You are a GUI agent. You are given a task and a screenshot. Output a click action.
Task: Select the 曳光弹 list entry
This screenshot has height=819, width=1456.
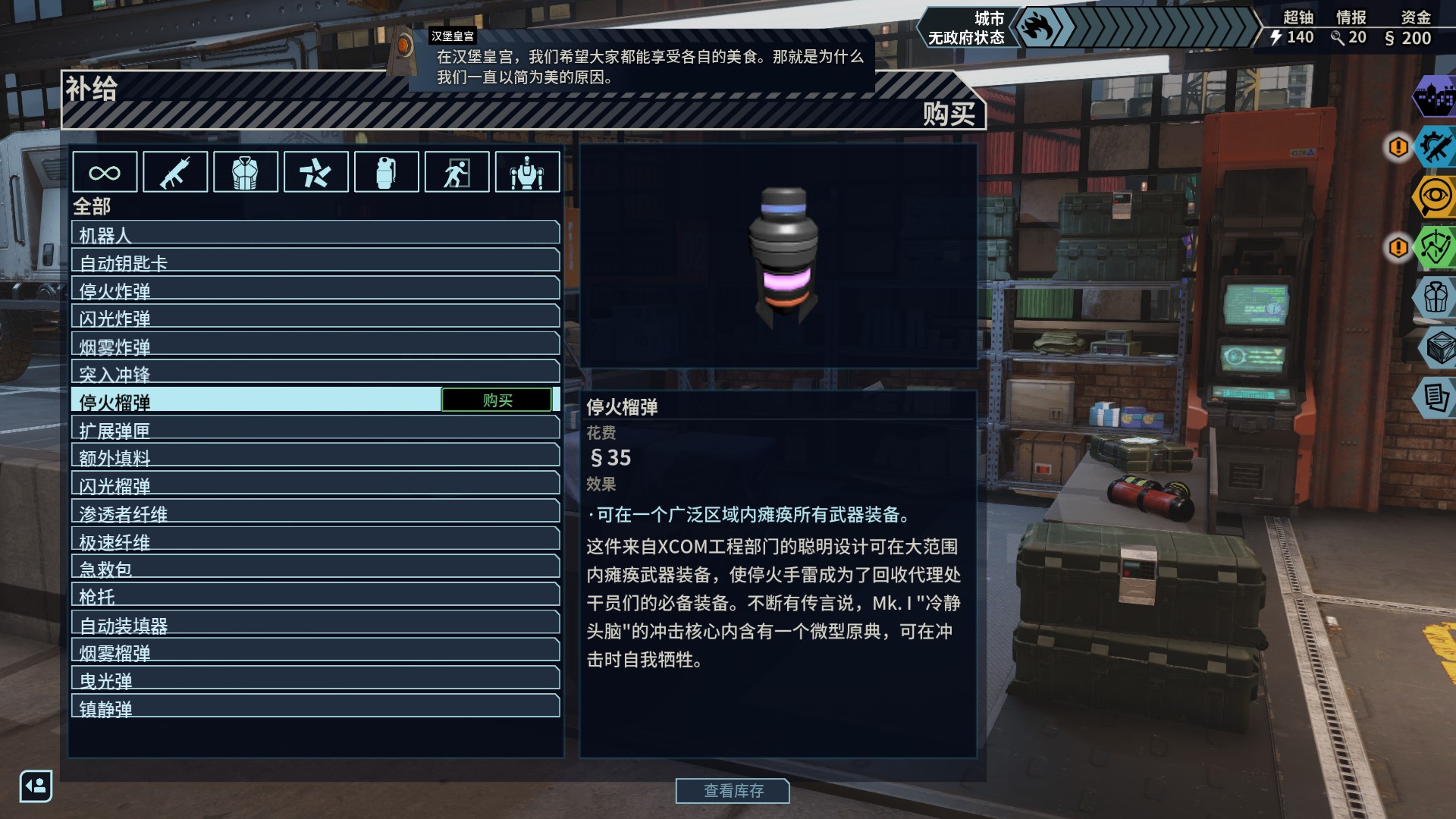click(x=315, y=679)
